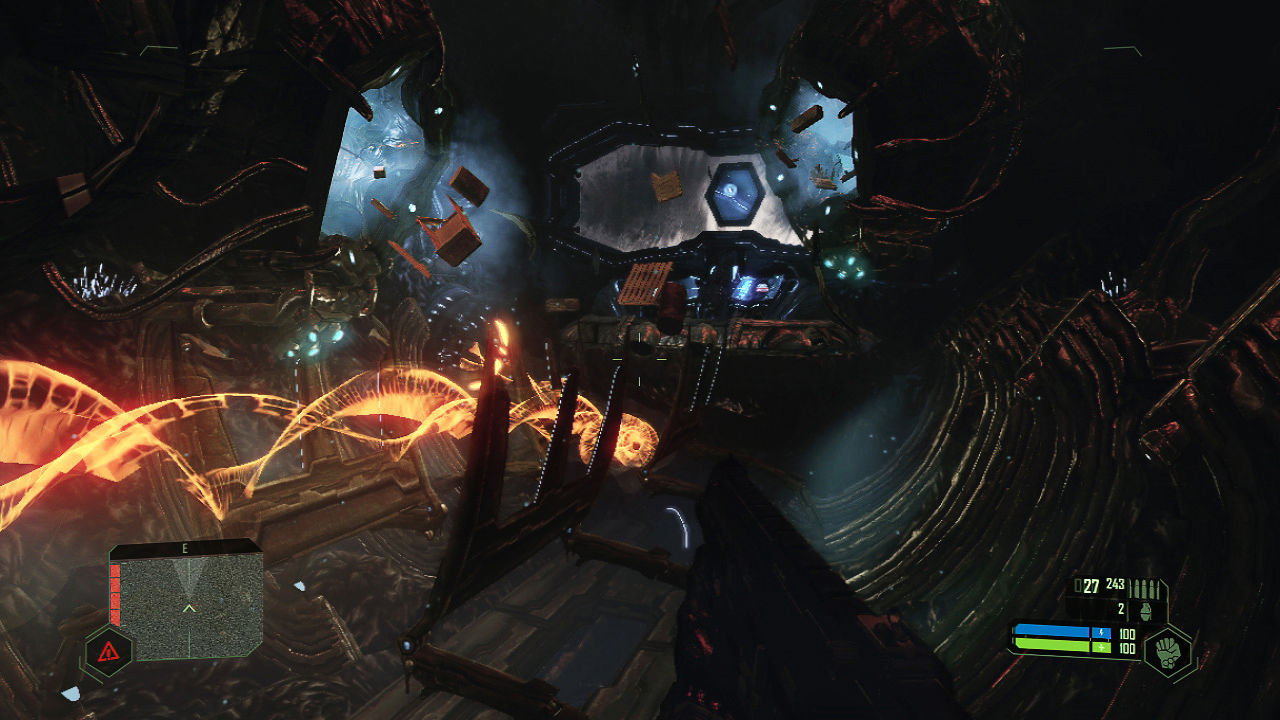Click the magazine count reading 27
This screenshot has height=720, width=1280.
coord(1091,585)
